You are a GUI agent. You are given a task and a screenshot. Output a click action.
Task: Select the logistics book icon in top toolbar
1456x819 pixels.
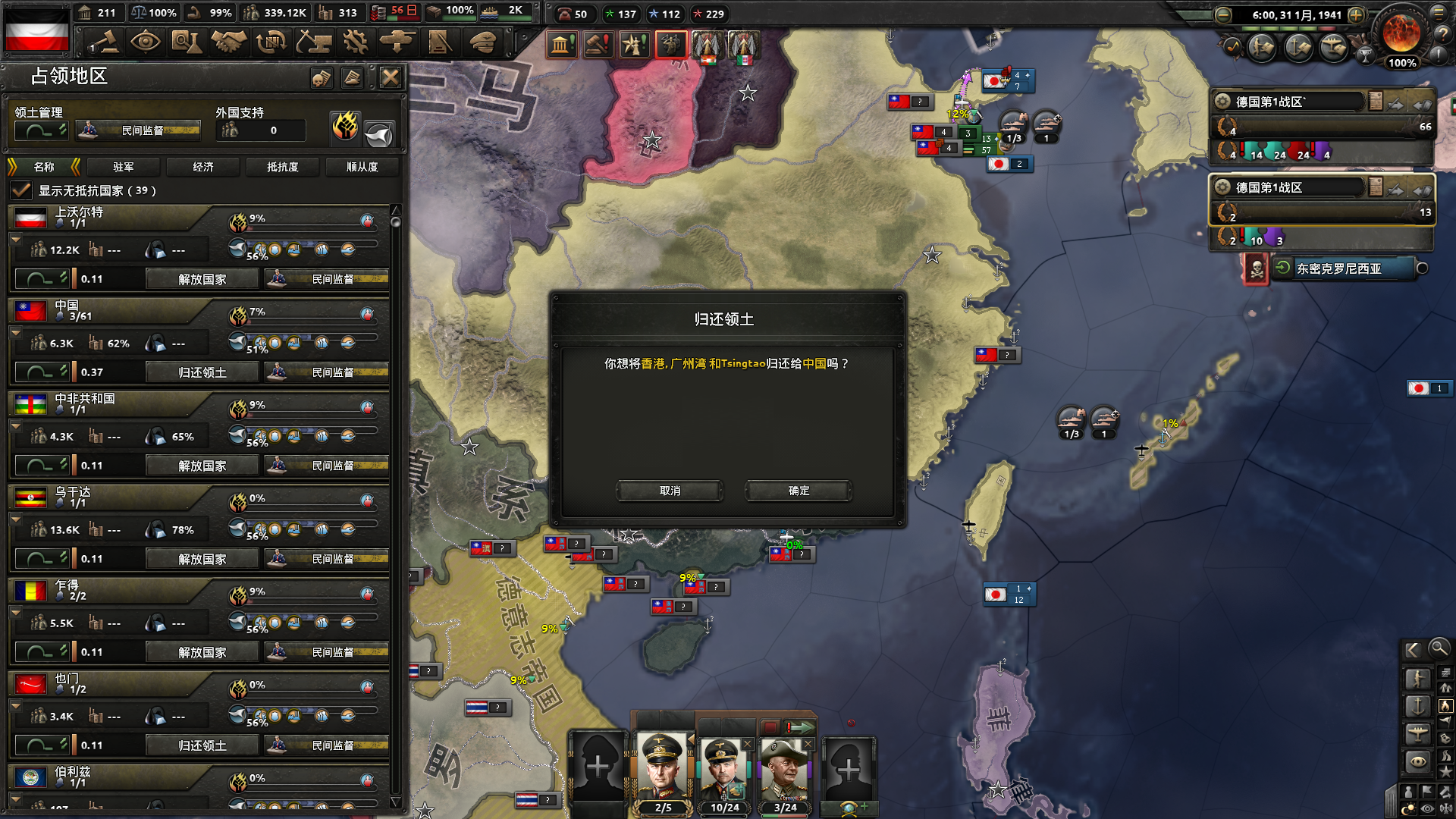pyautogui.click(x=438, y=42)
